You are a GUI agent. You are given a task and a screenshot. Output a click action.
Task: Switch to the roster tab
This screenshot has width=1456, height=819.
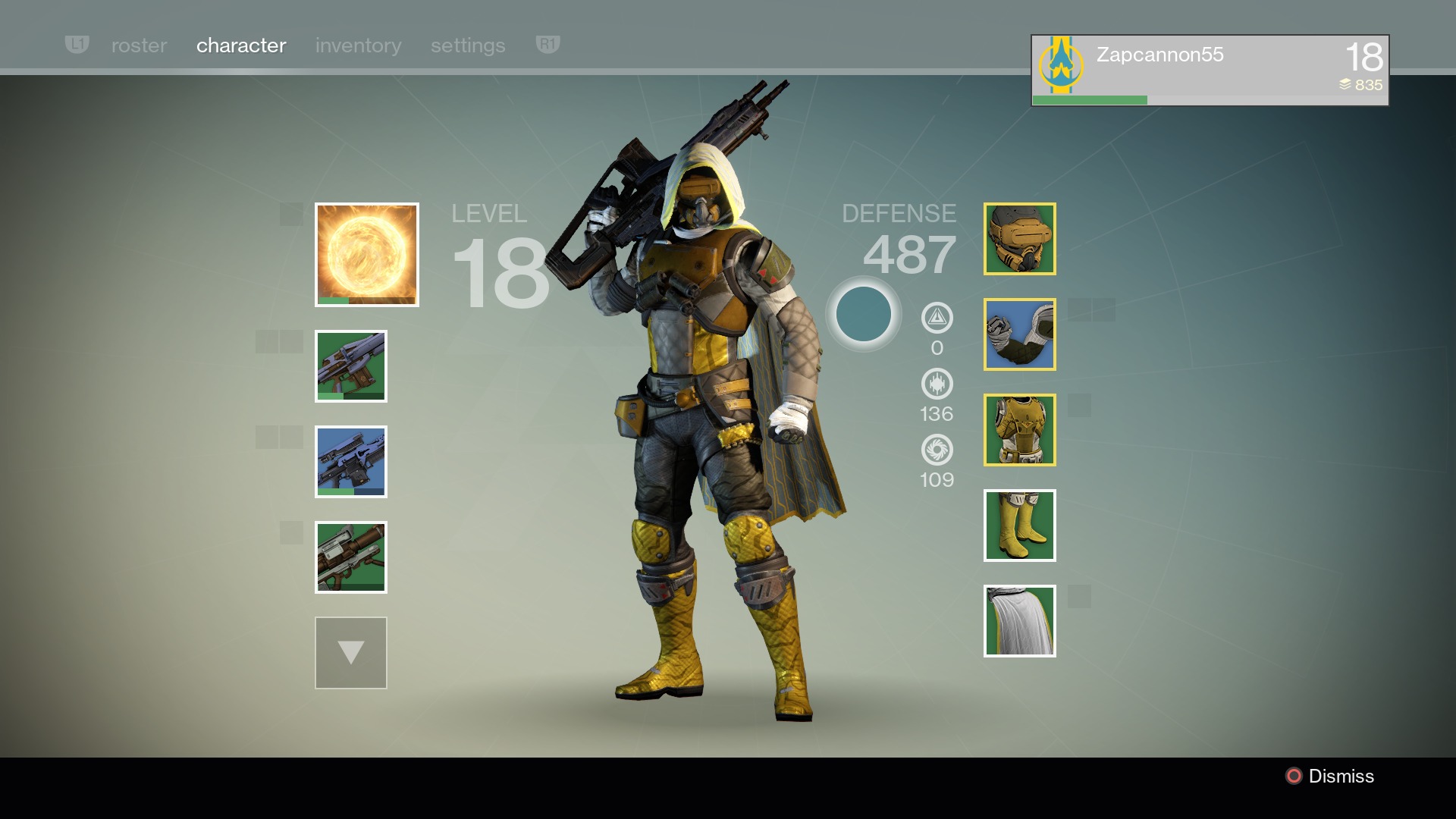139,45
